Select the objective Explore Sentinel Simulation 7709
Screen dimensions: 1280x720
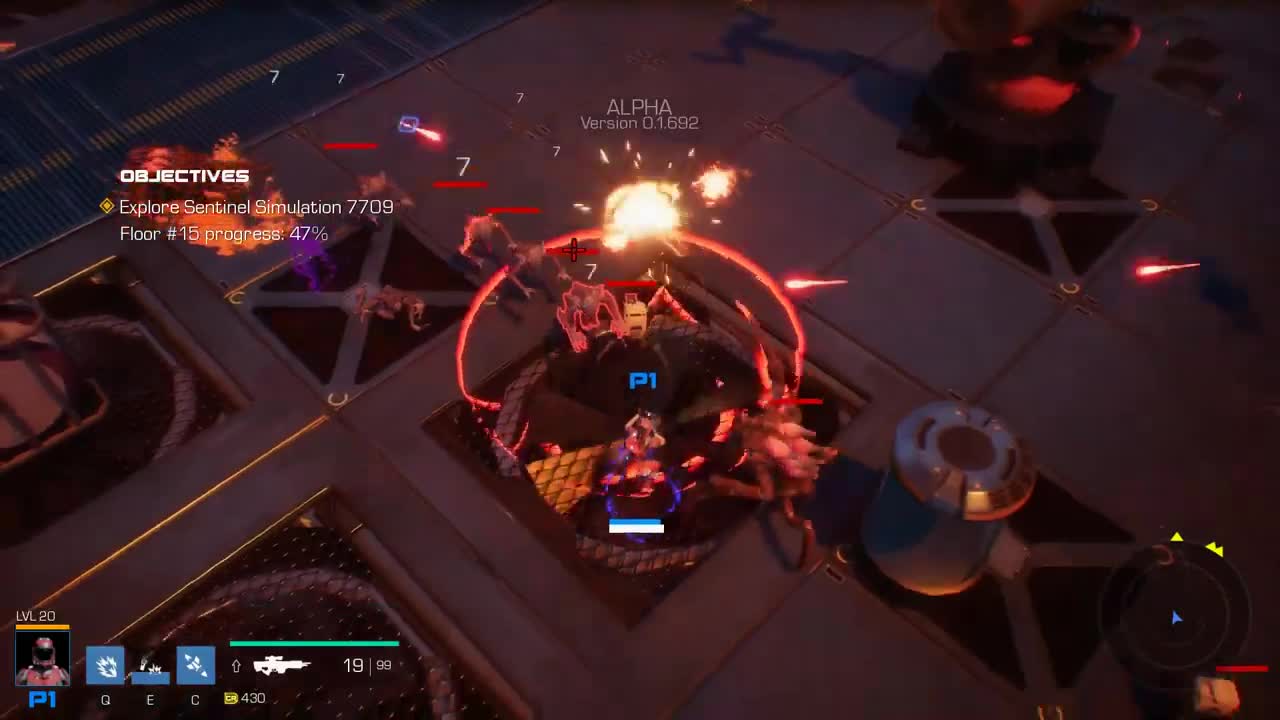254,207
